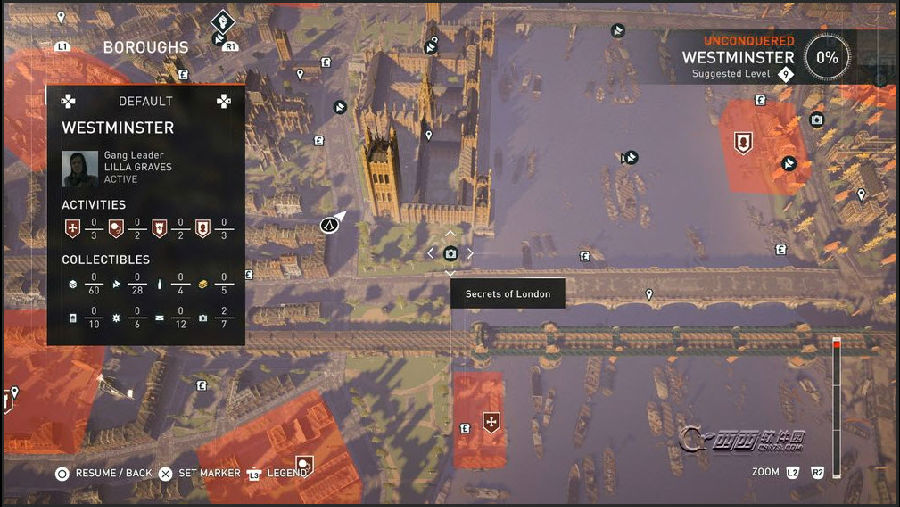Select the gang leader shield marker on the map

pos(742,143)
